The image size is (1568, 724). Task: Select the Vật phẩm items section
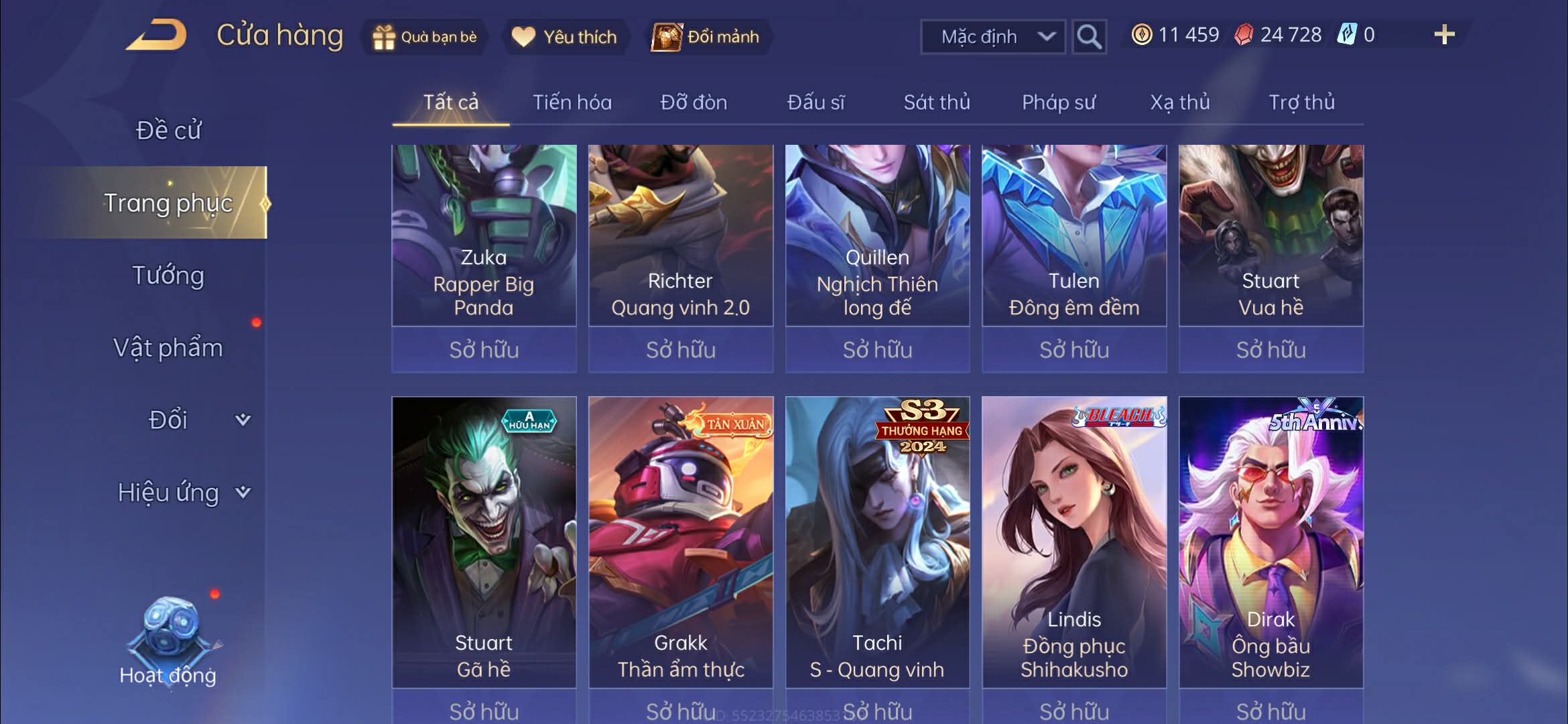tap(168, 348)
